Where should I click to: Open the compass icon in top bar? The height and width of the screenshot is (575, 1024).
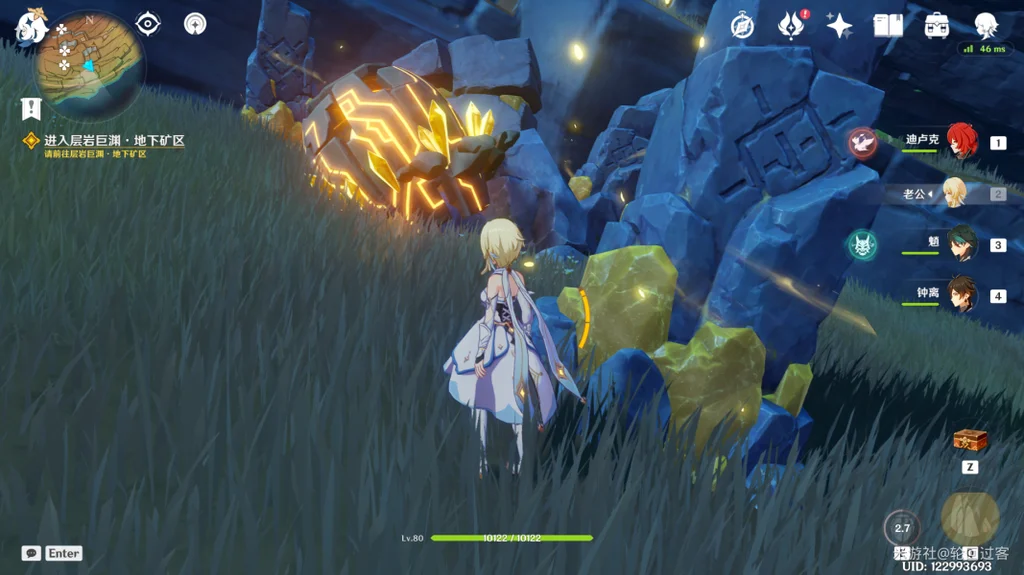741,25
